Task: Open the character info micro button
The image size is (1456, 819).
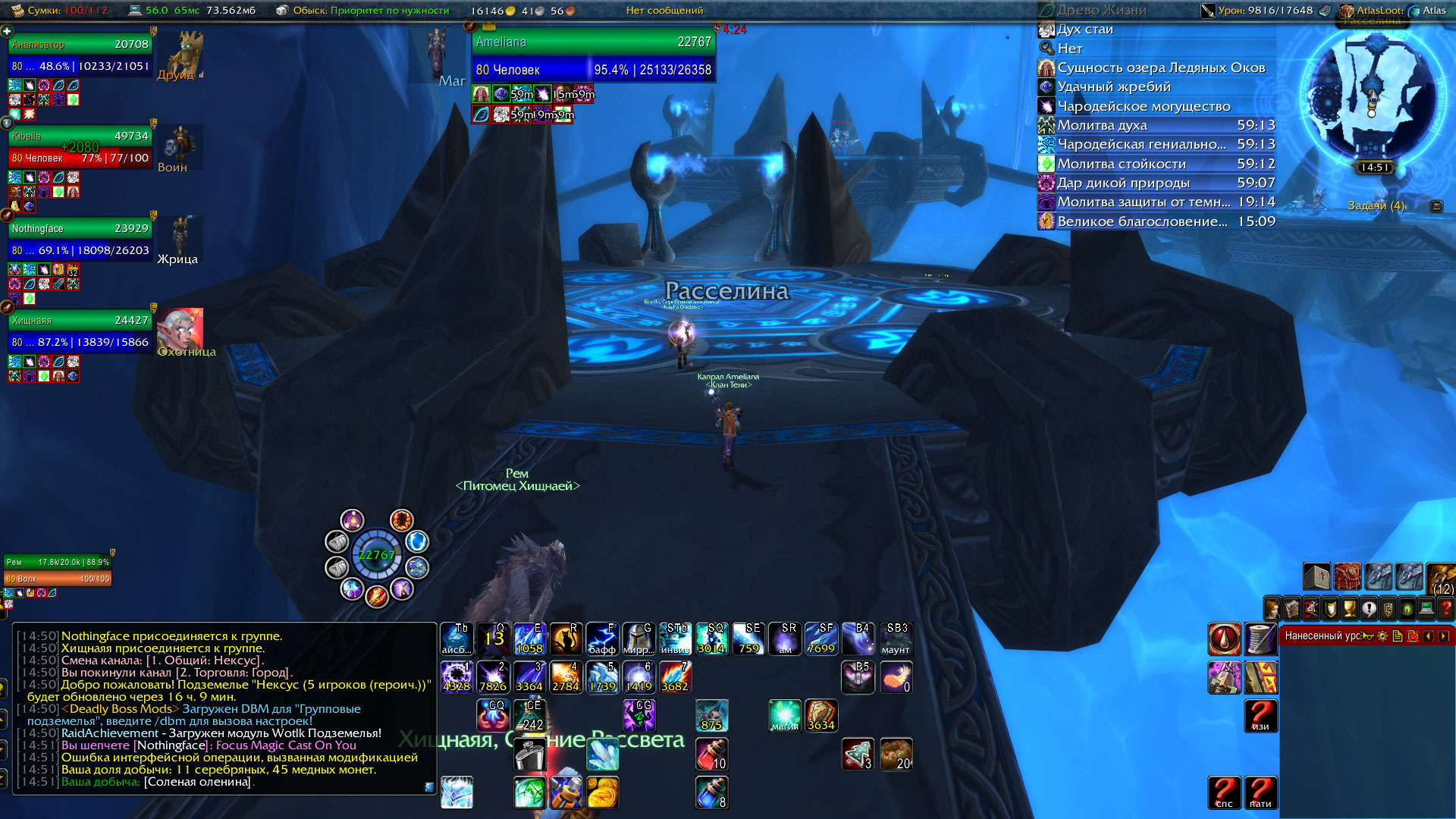Action: [1272, 609]
